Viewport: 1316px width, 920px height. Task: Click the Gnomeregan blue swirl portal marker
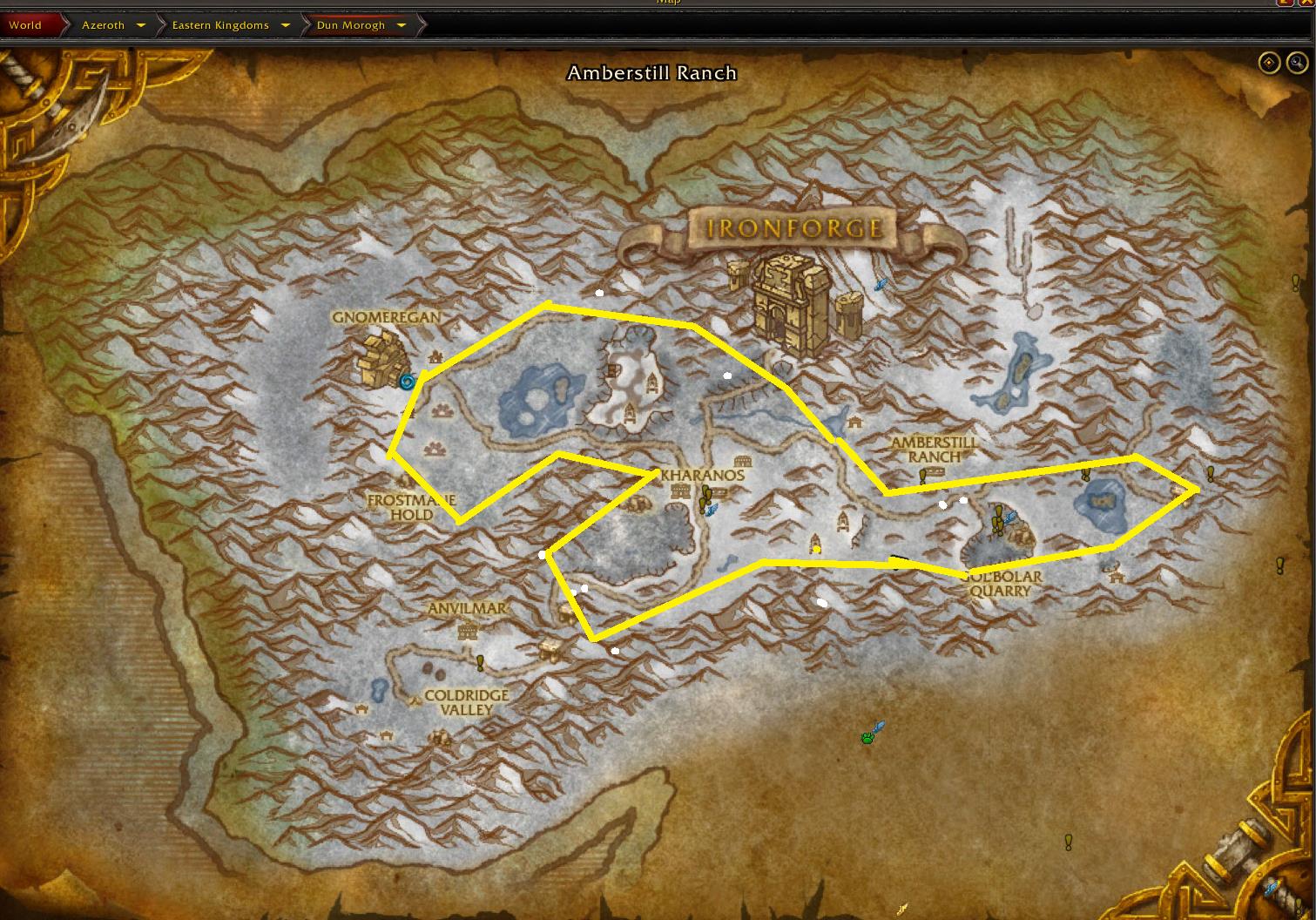point(406,381)
